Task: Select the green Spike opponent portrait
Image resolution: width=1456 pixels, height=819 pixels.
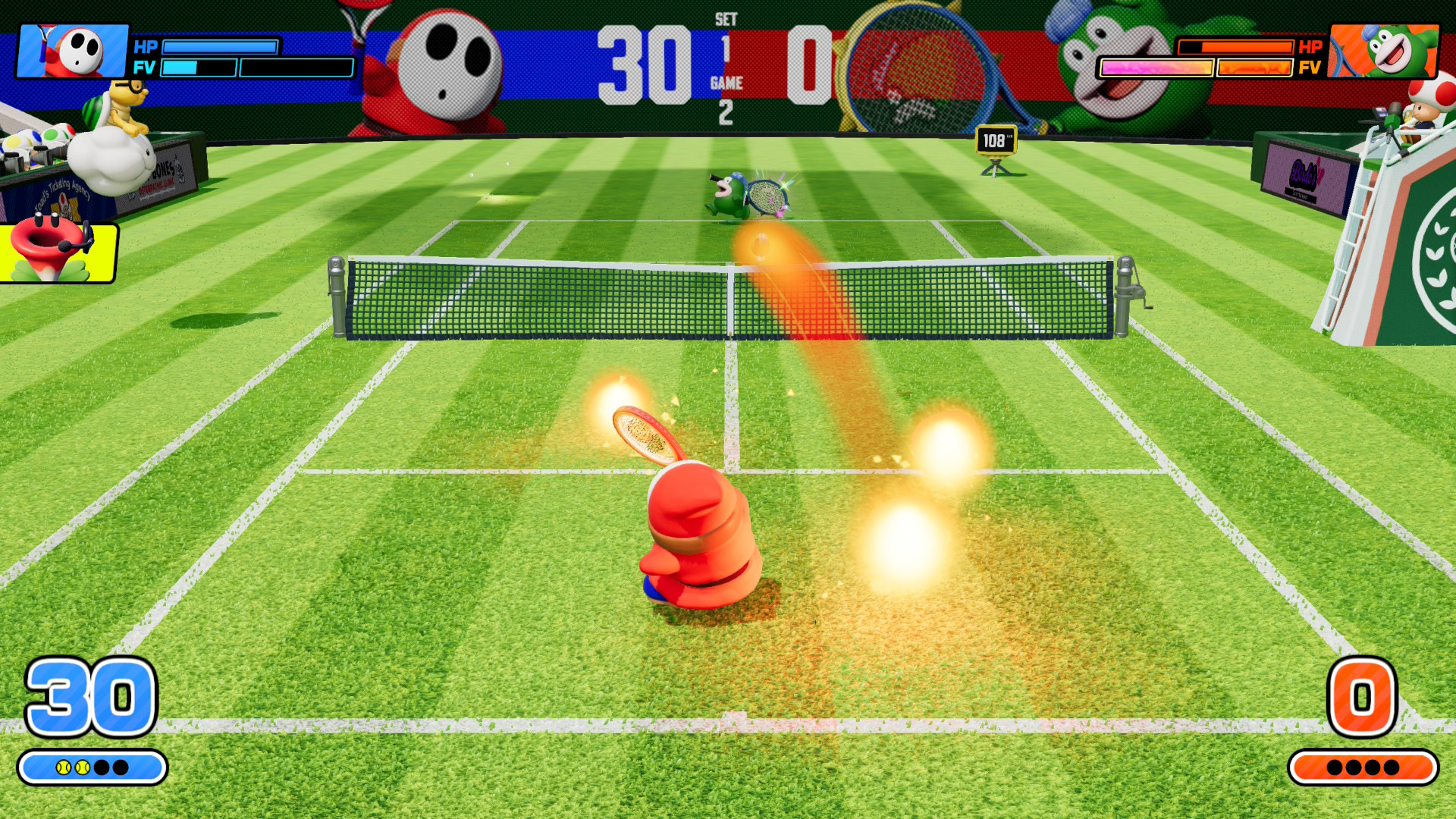Action: tap(1384, 52)
